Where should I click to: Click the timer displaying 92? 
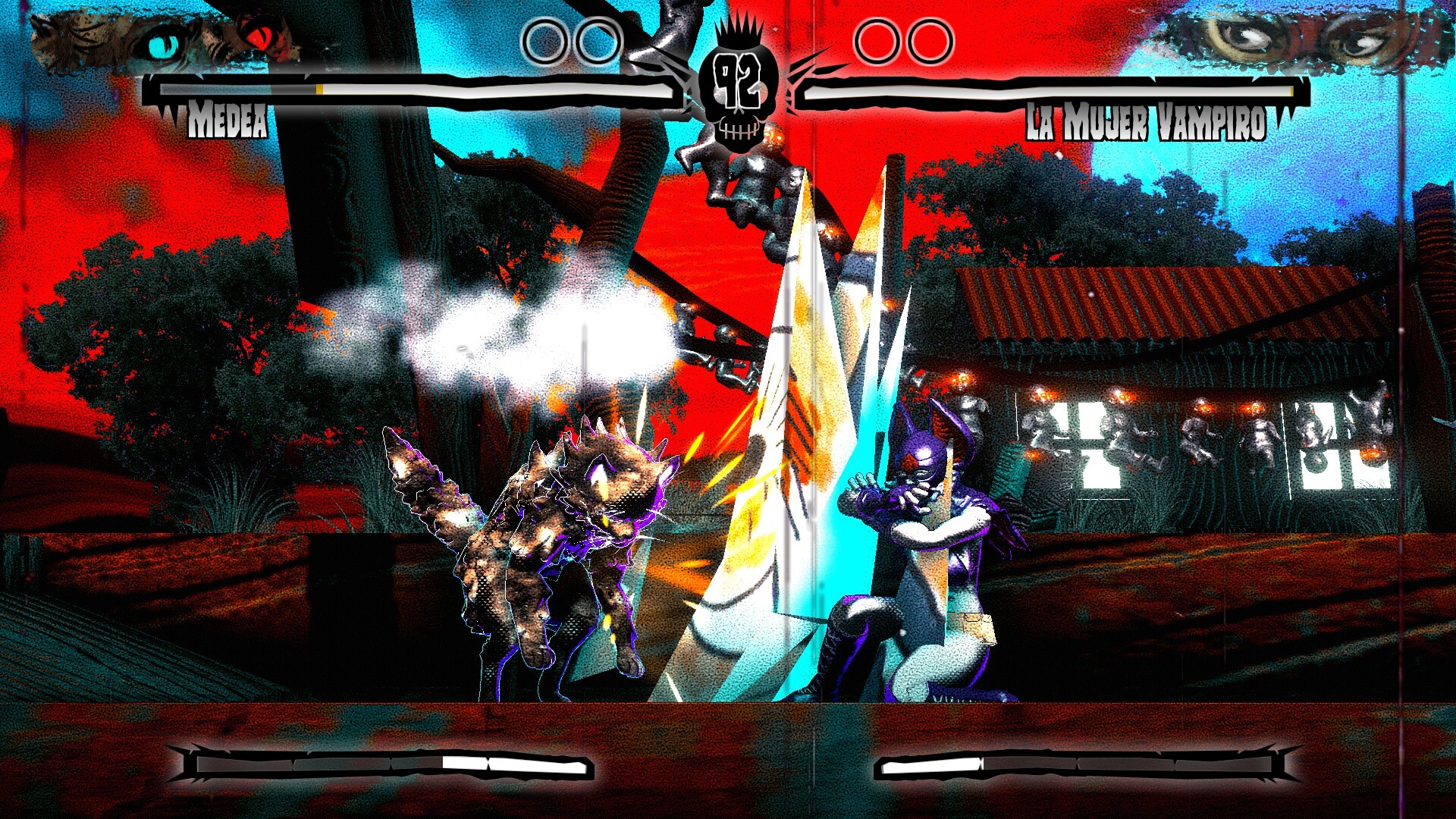pyautogui.click(x=737, y=80)
